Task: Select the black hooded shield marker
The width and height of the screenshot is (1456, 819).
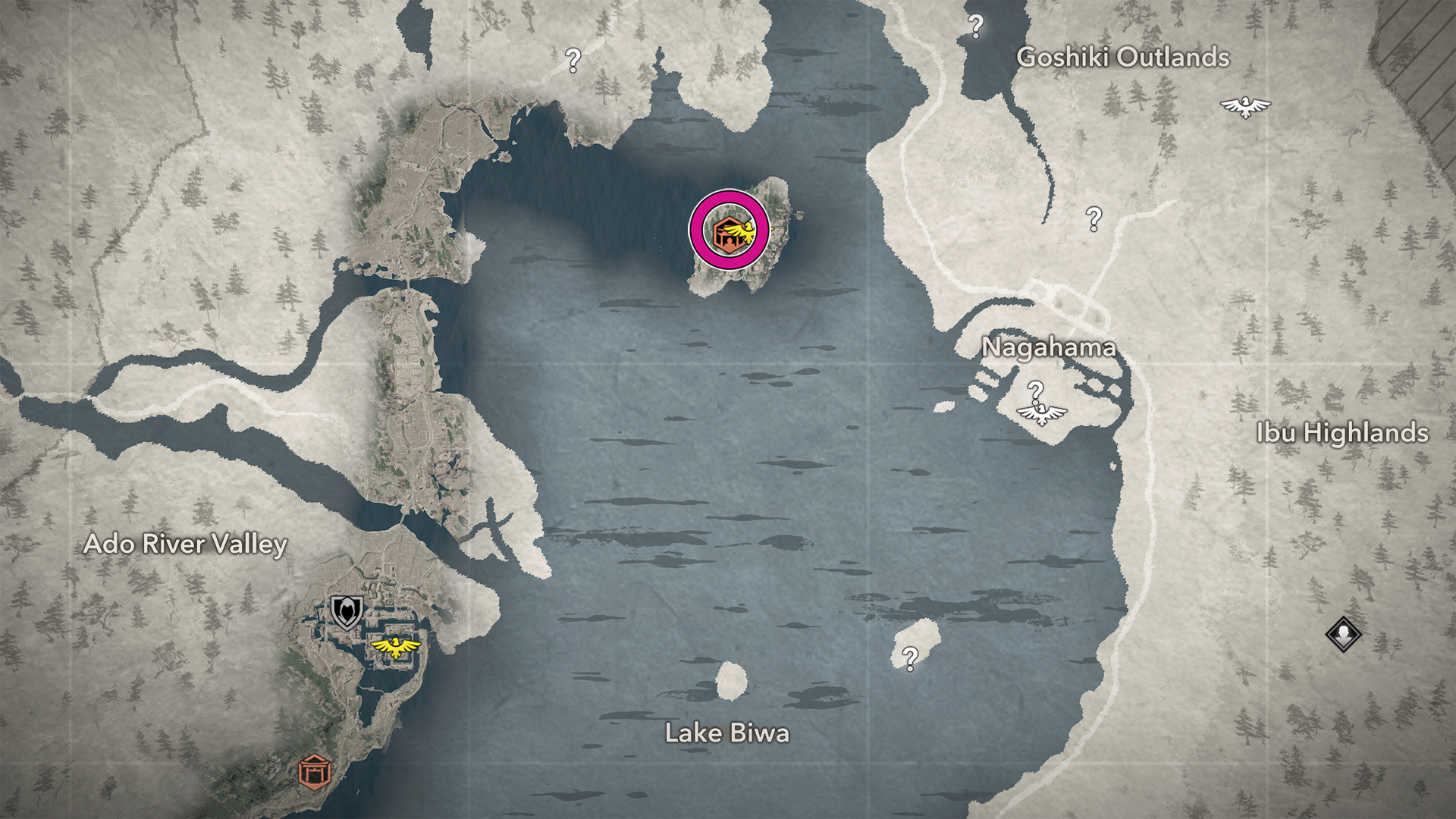Action: (347, 611)
